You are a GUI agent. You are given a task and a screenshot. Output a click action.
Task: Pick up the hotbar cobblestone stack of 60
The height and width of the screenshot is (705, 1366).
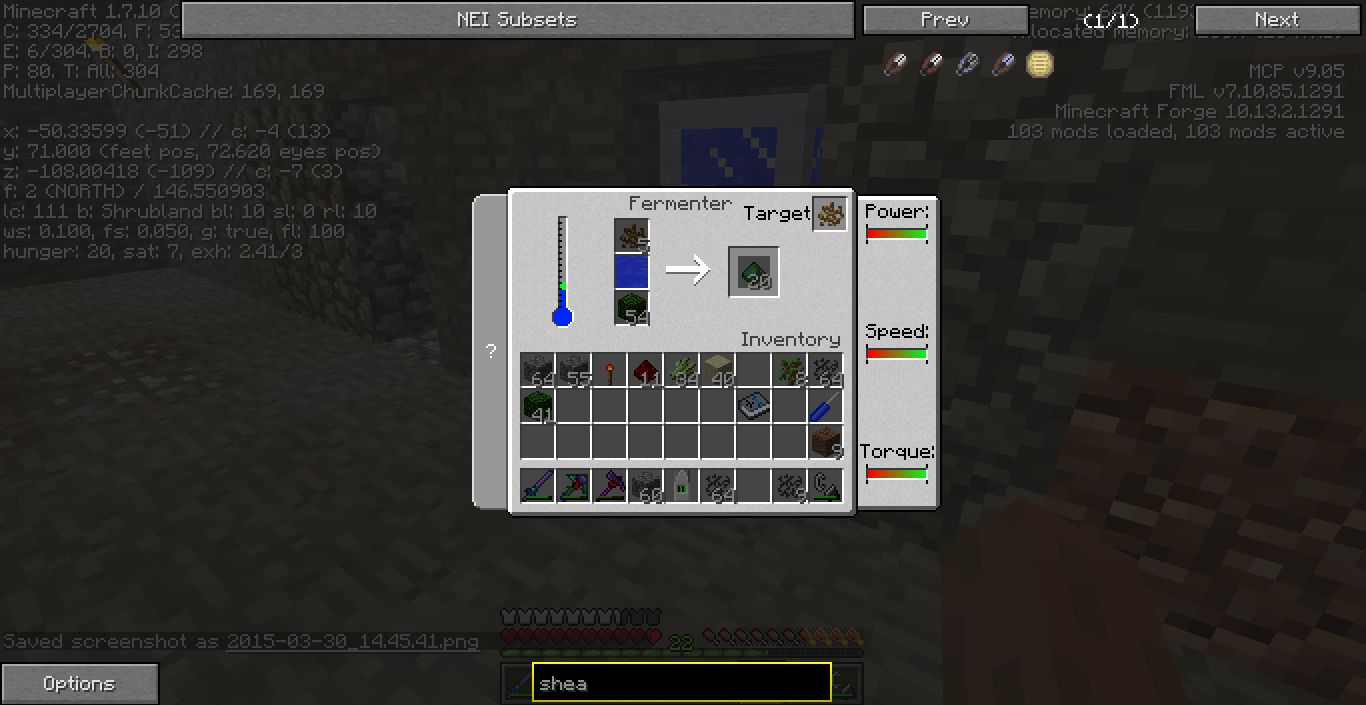[x=645, y=486]
